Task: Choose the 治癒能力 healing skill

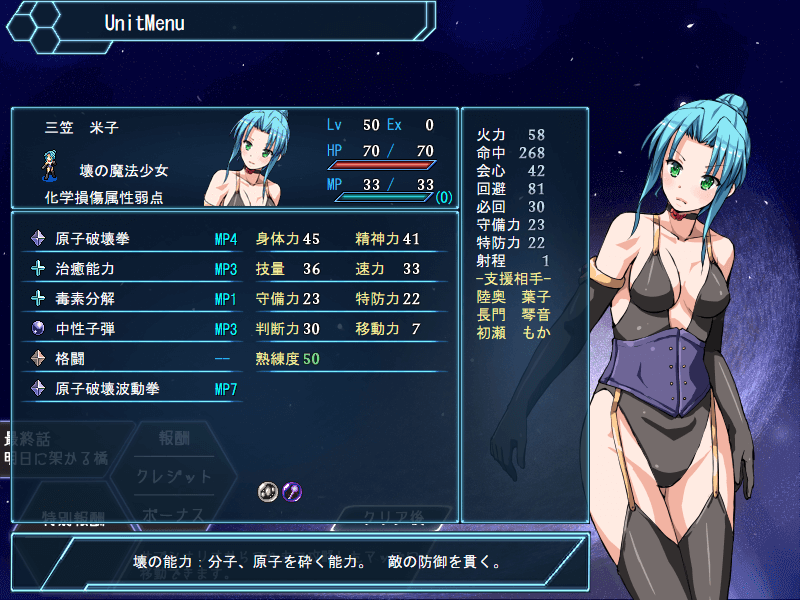Action: pyautogui.click(x=130, y=269)
